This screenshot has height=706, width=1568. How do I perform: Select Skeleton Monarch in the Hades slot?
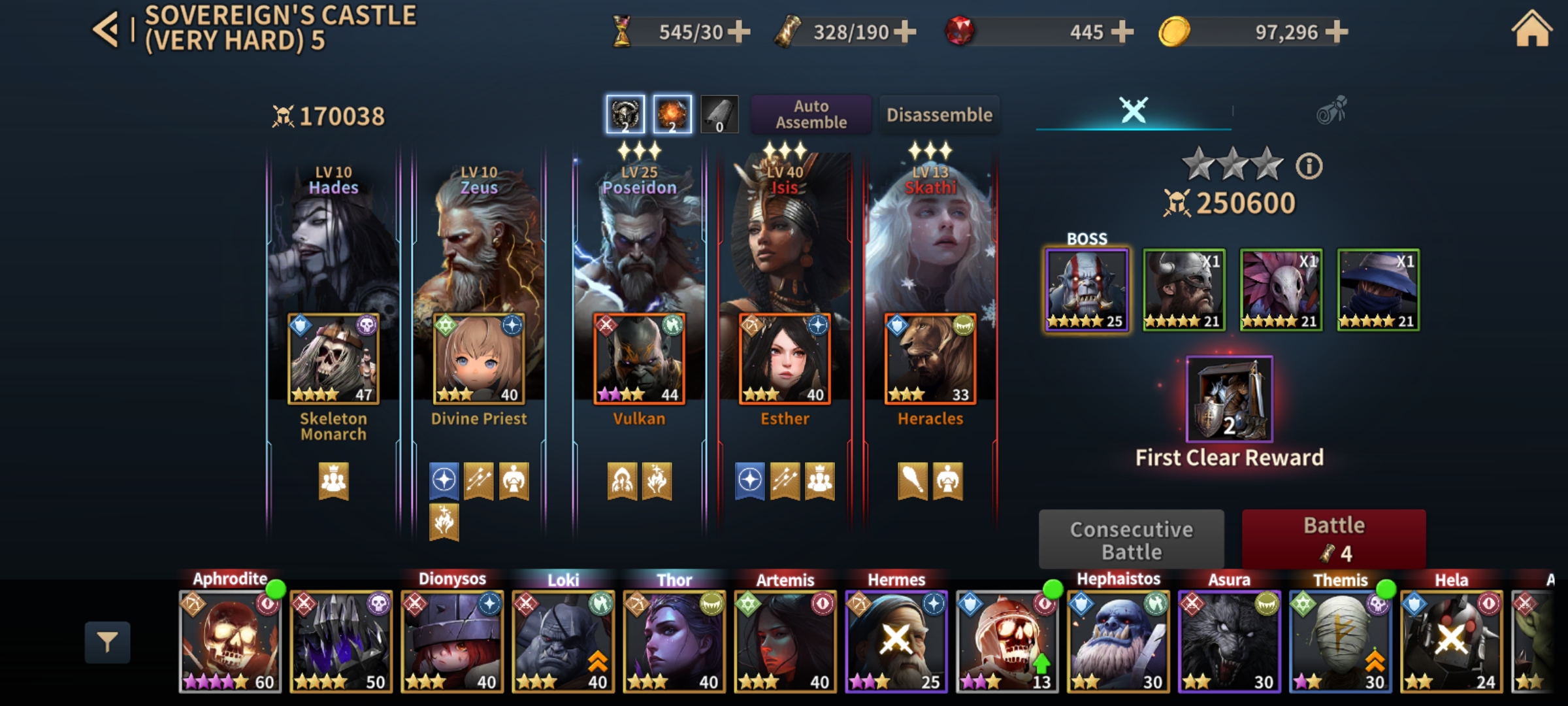tap(333, 359)
